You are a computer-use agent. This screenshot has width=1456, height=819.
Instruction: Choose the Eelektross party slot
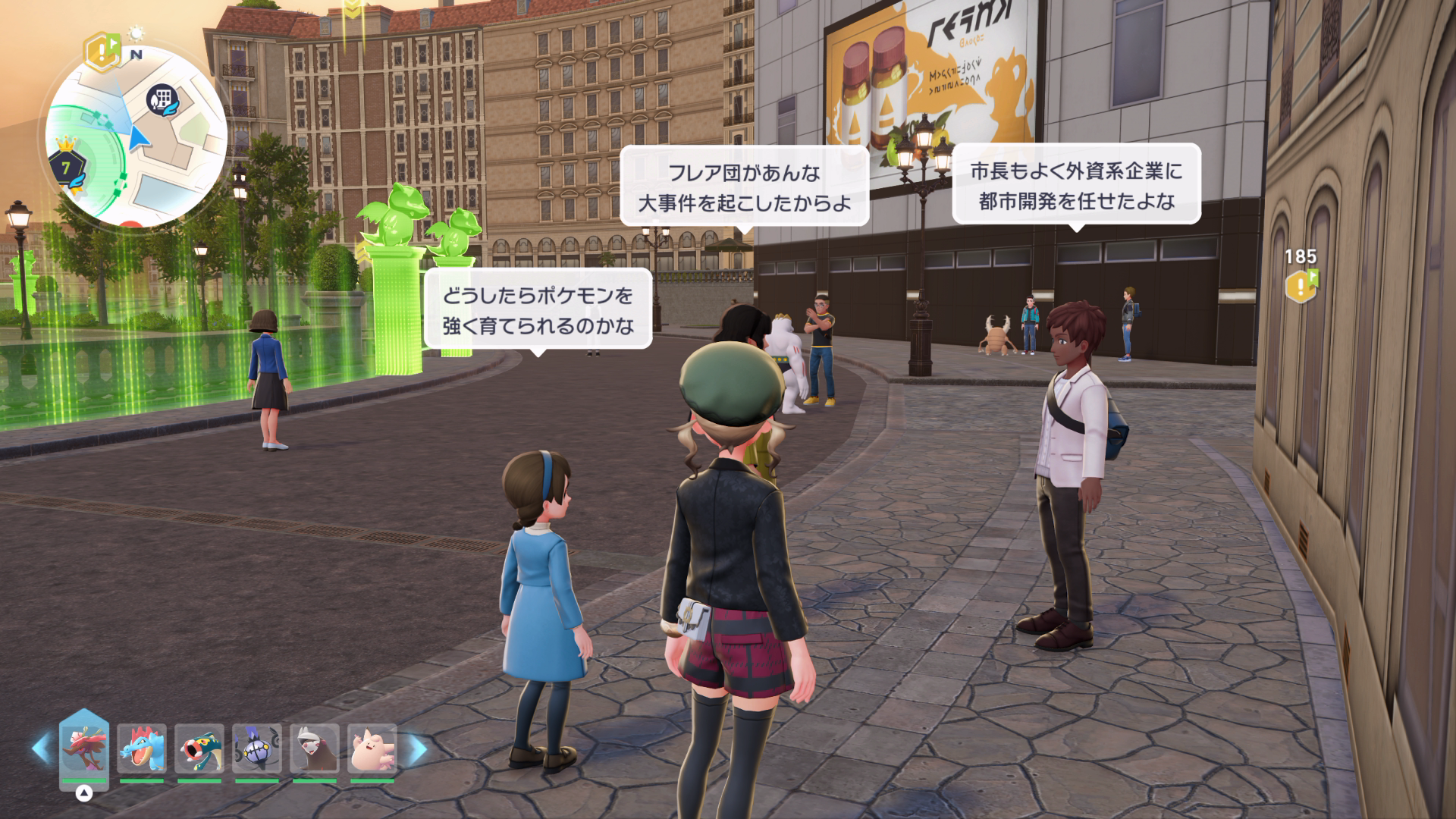[x=199, y=749]
